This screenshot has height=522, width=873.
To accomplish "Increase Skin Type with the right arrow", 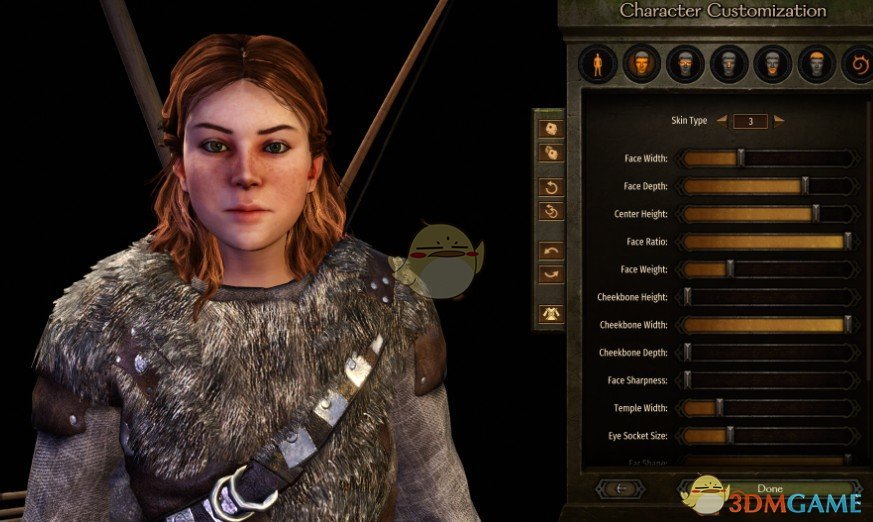I will 779,121.
